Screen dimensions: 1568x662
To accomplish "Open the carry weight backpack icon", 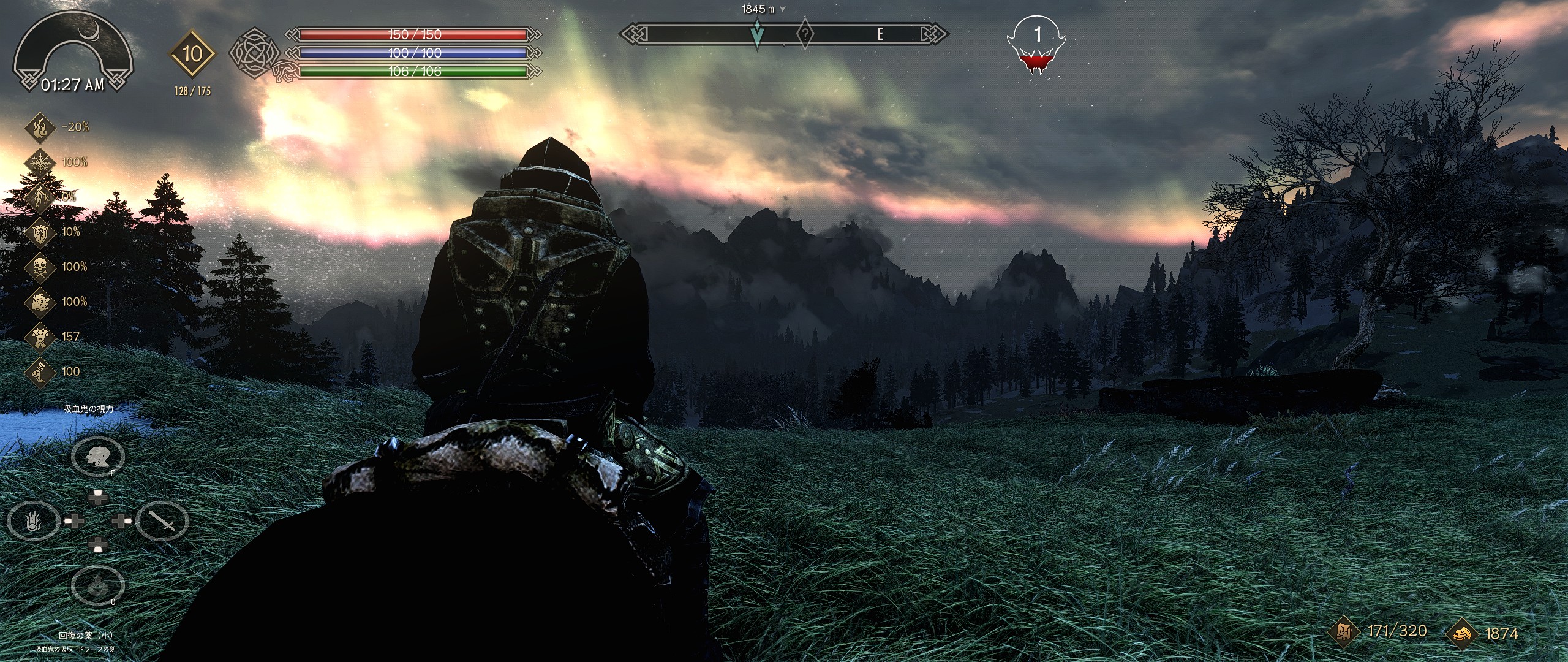I will (1344, 632).
